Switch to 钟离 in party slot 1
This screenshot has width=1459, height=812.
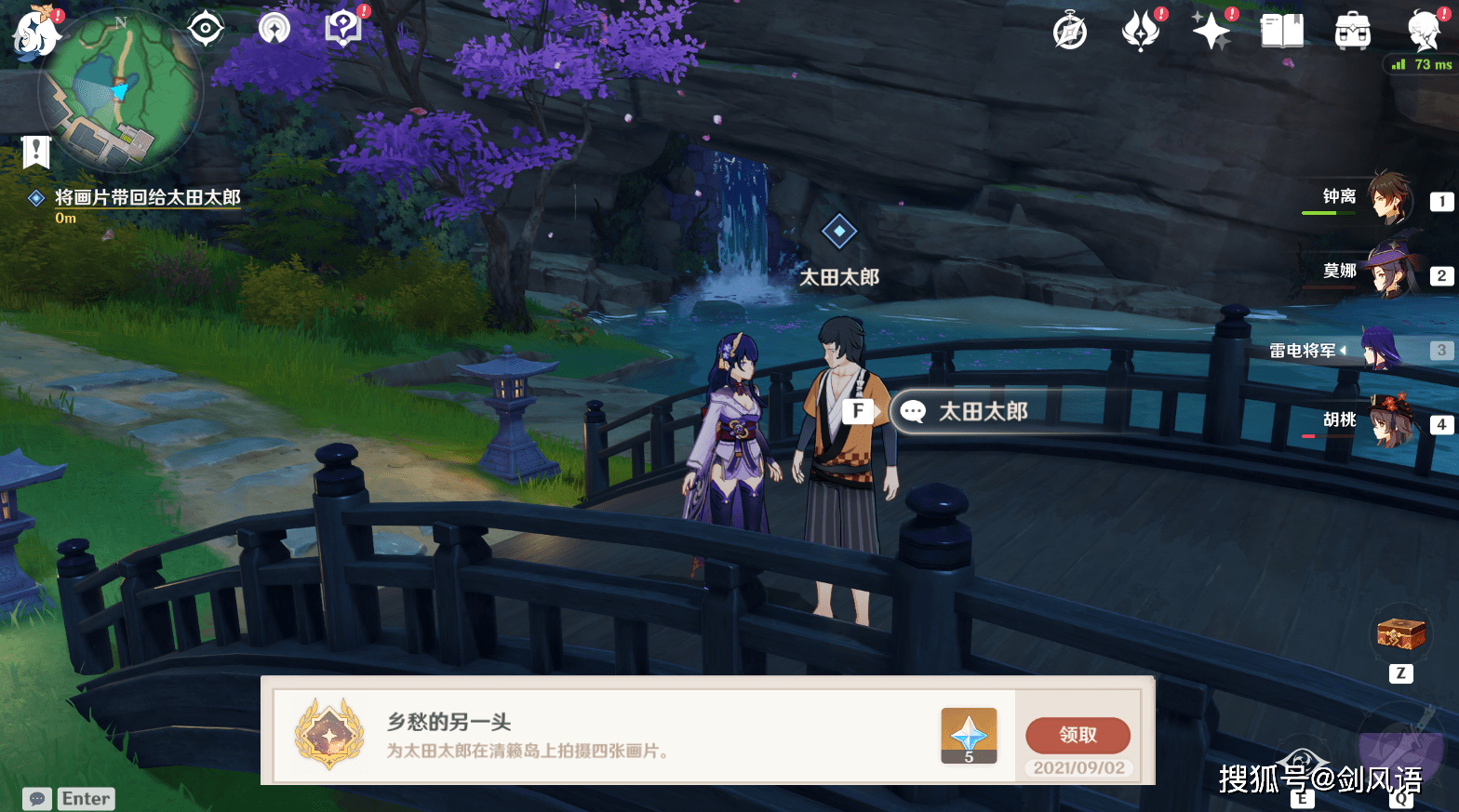(x=1391, y=200)
